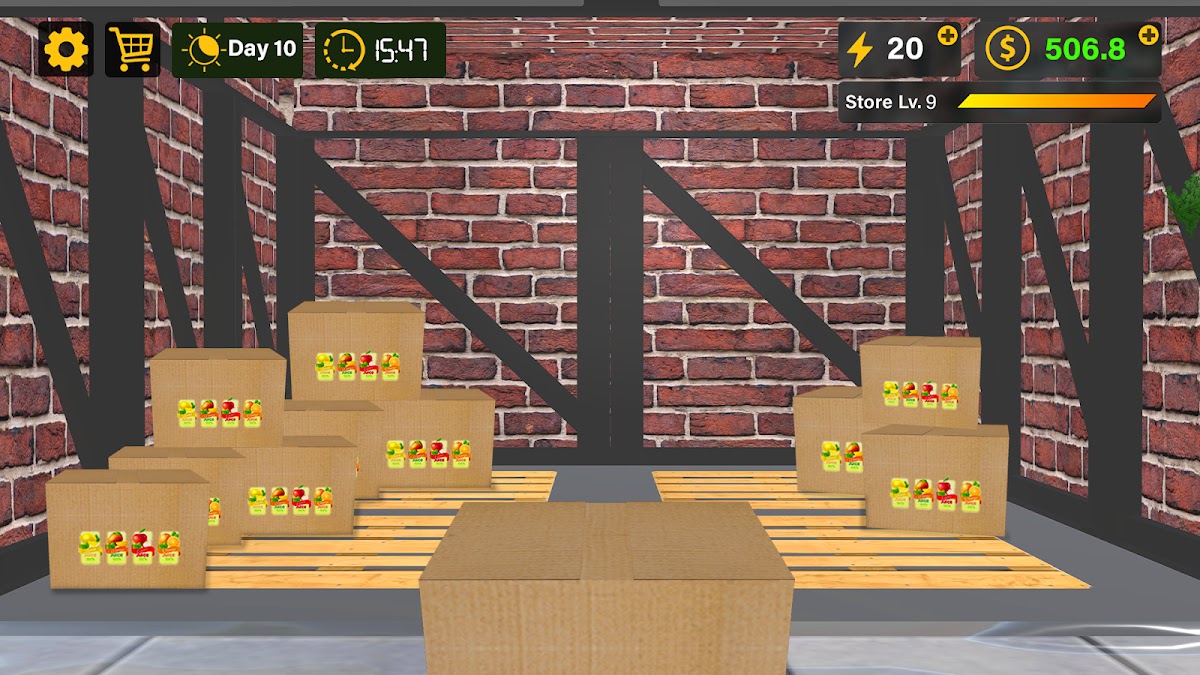Viewport: 1200px width, 675px height.
Task: Add more money with the plus button
Action: 1149,35
